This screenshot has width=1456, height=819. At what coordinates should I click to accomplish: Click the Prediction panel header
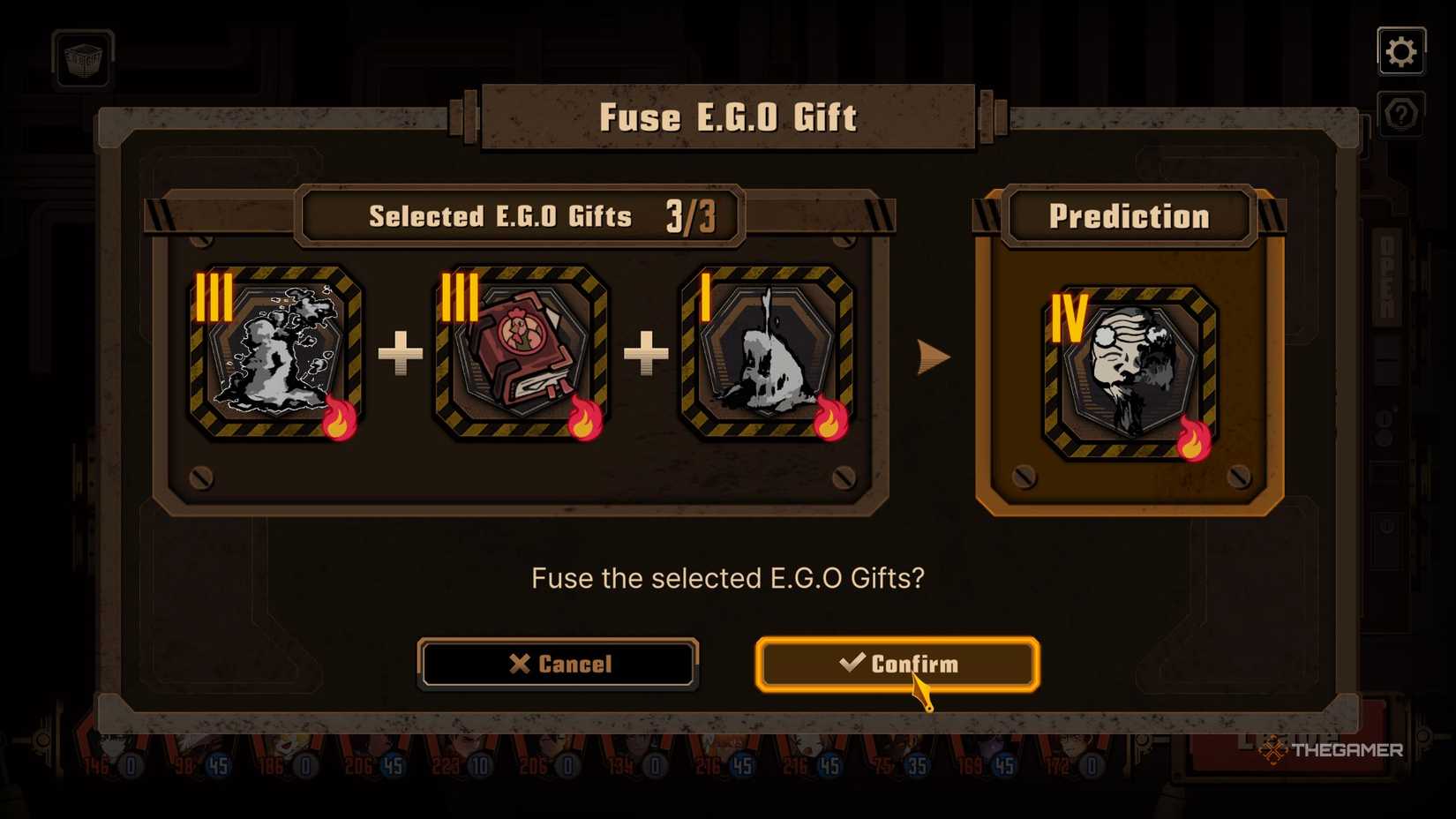(x=1129, y=214)
